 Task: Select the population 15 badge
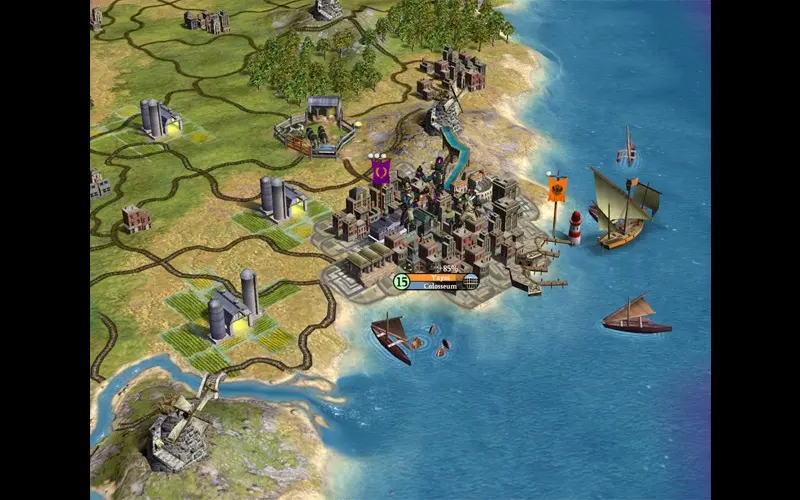401,282
